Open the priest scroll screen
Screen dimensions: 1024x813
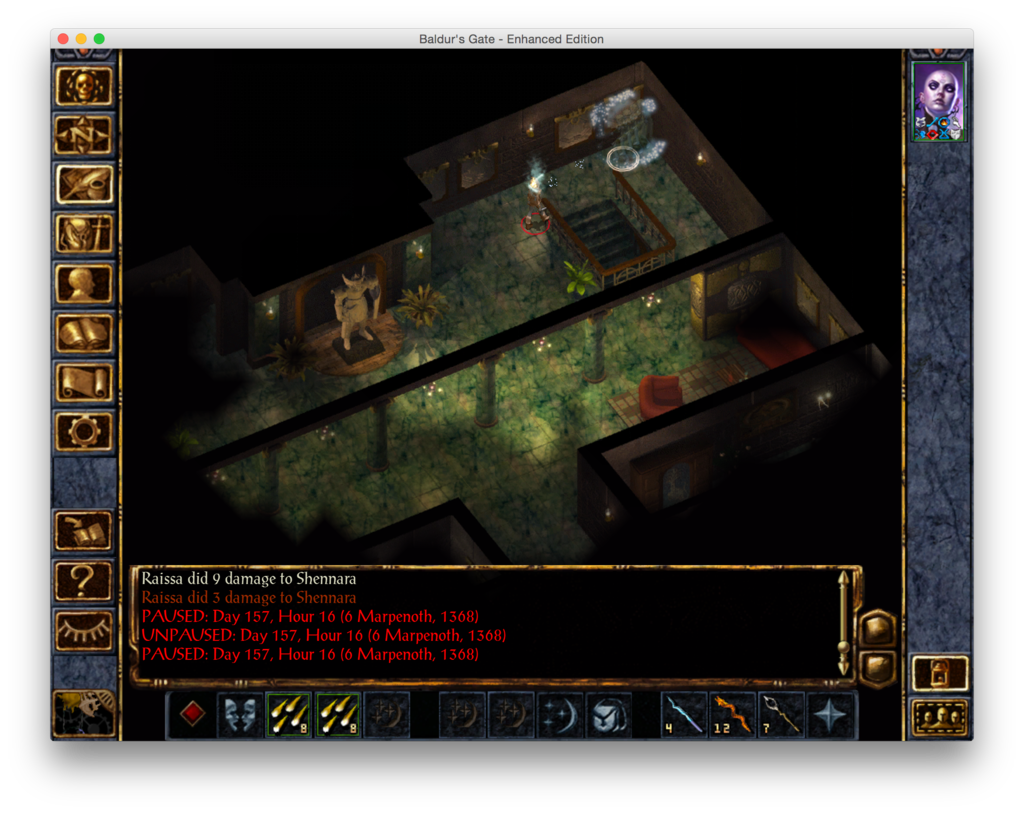point(85,381)
